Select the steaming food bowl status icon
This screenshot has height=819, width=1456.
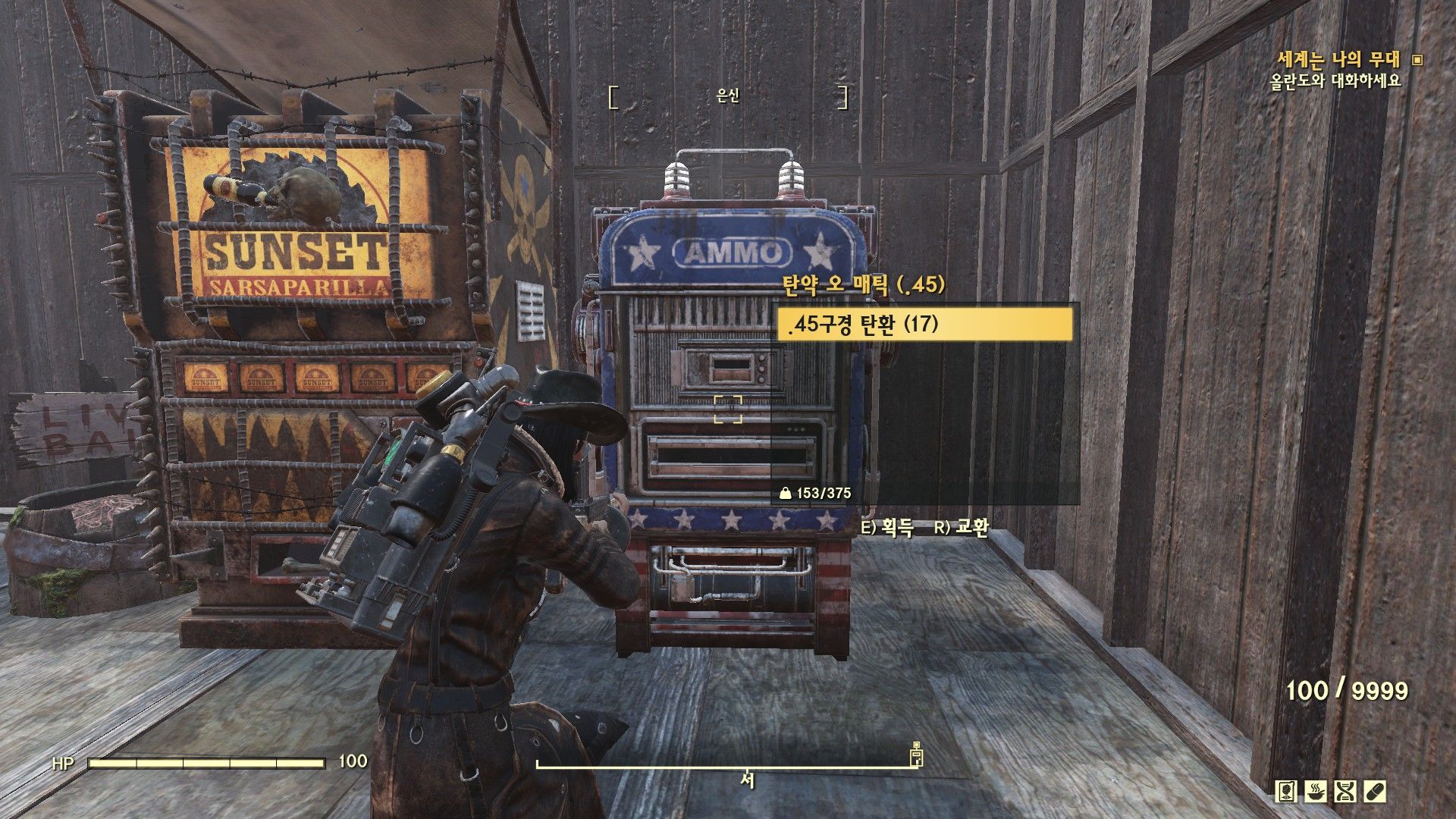coord(1316,792)
